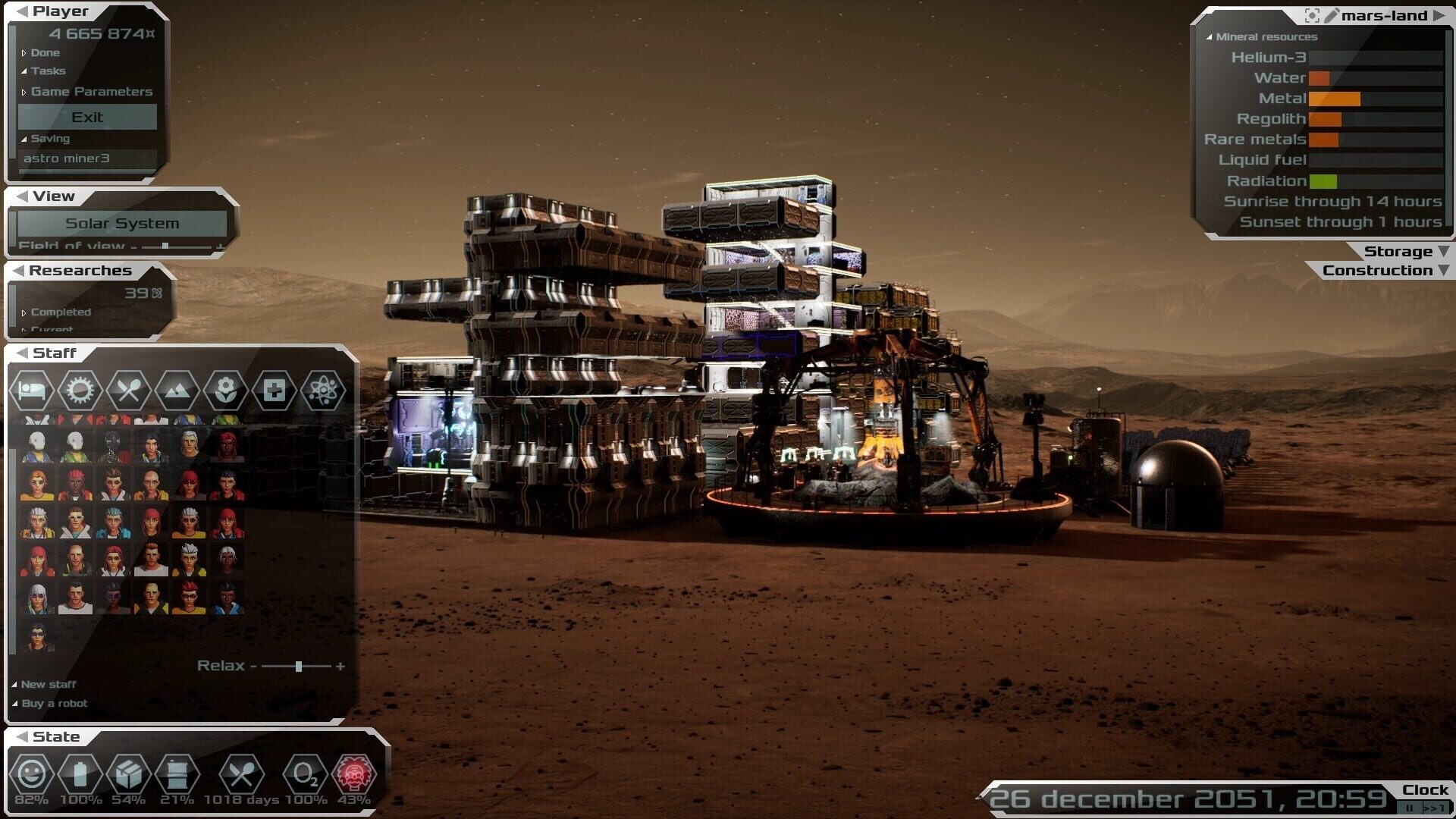Select the medical cross icon in Staff panel

pyautogui.click(x=274, y=391)
